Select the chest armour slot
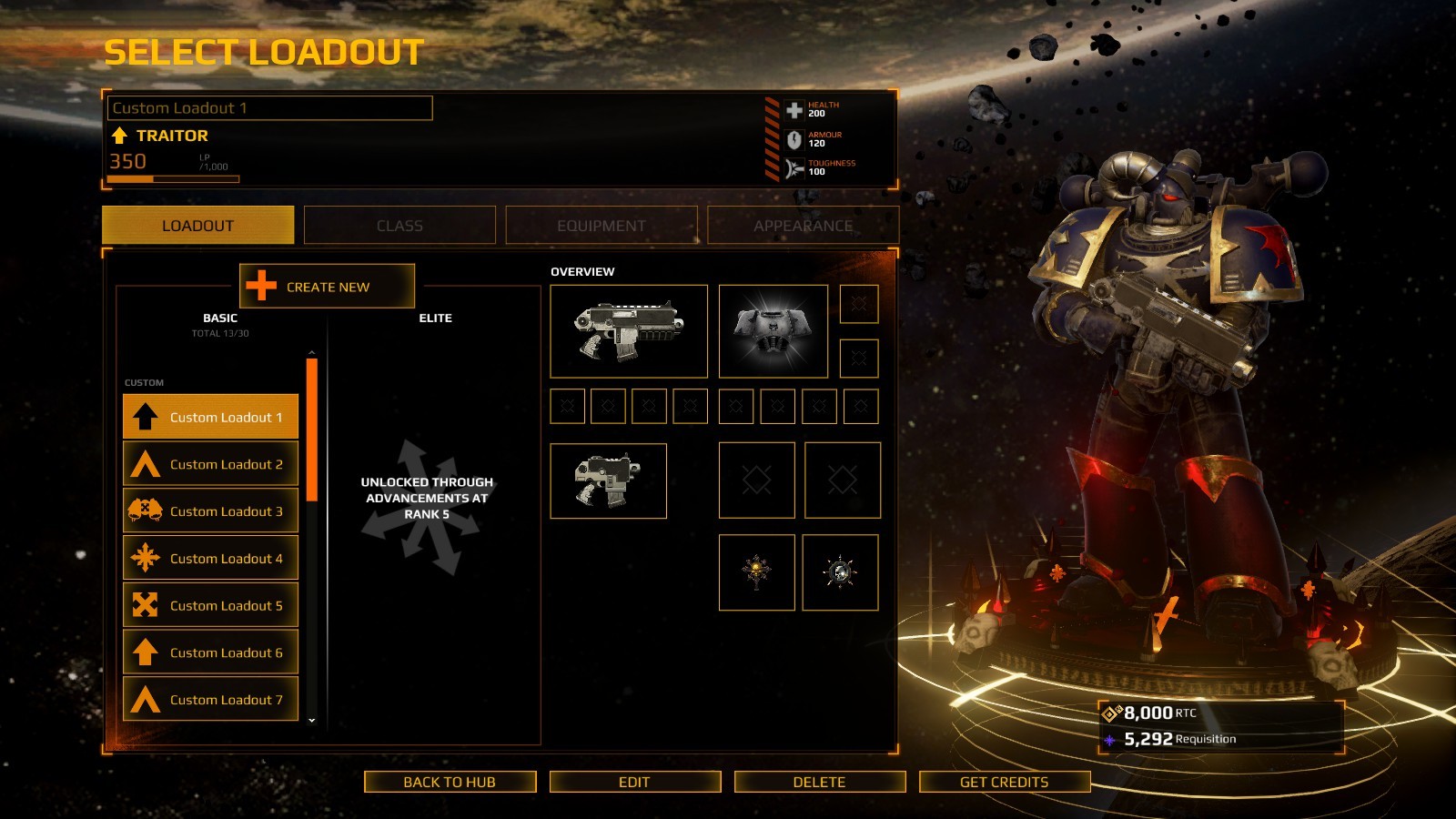Screen dimensions: 1456x819 (x=773, y=331)
